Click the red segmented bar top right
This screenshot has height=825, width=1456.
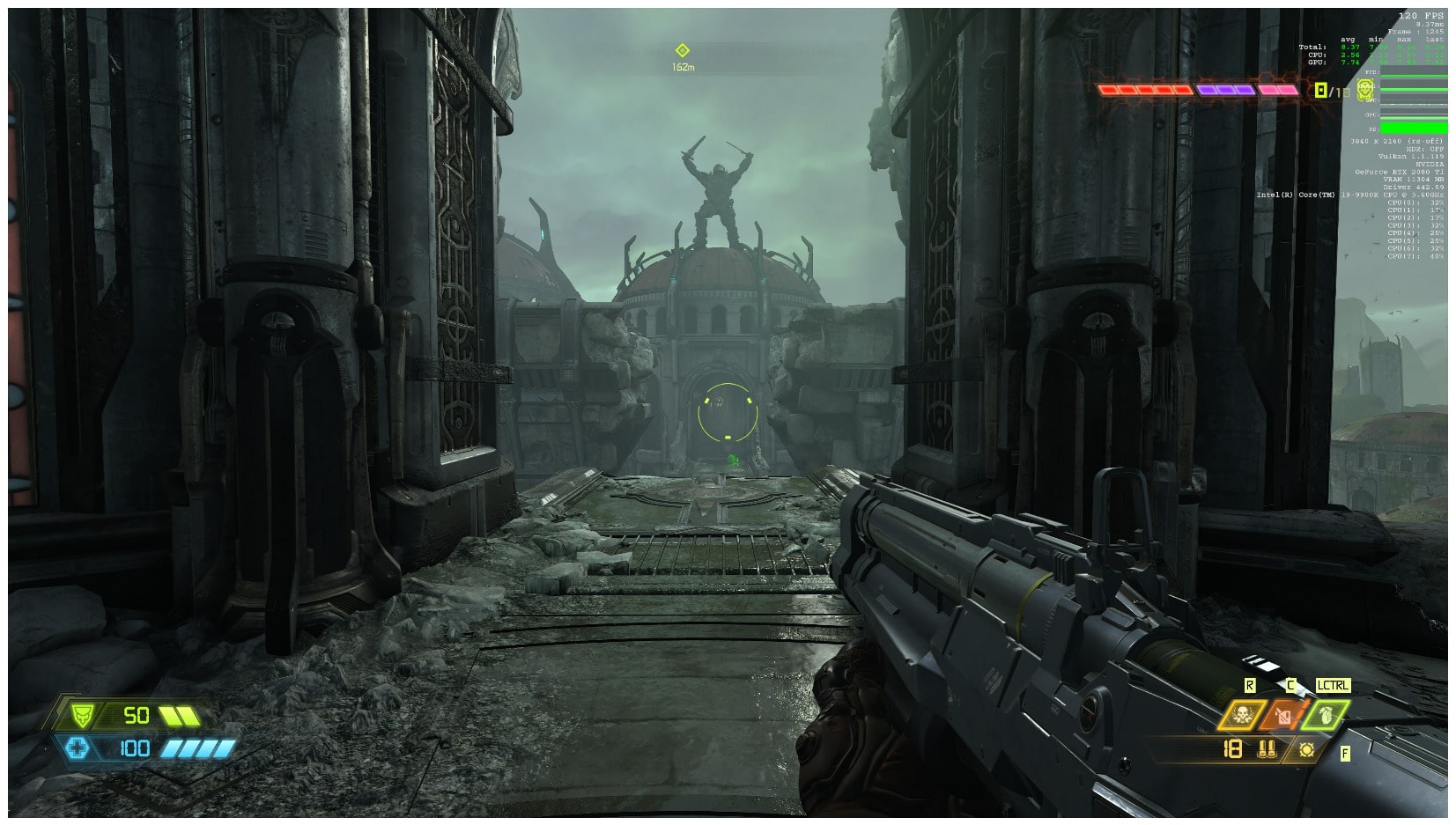coord(1143,89)
